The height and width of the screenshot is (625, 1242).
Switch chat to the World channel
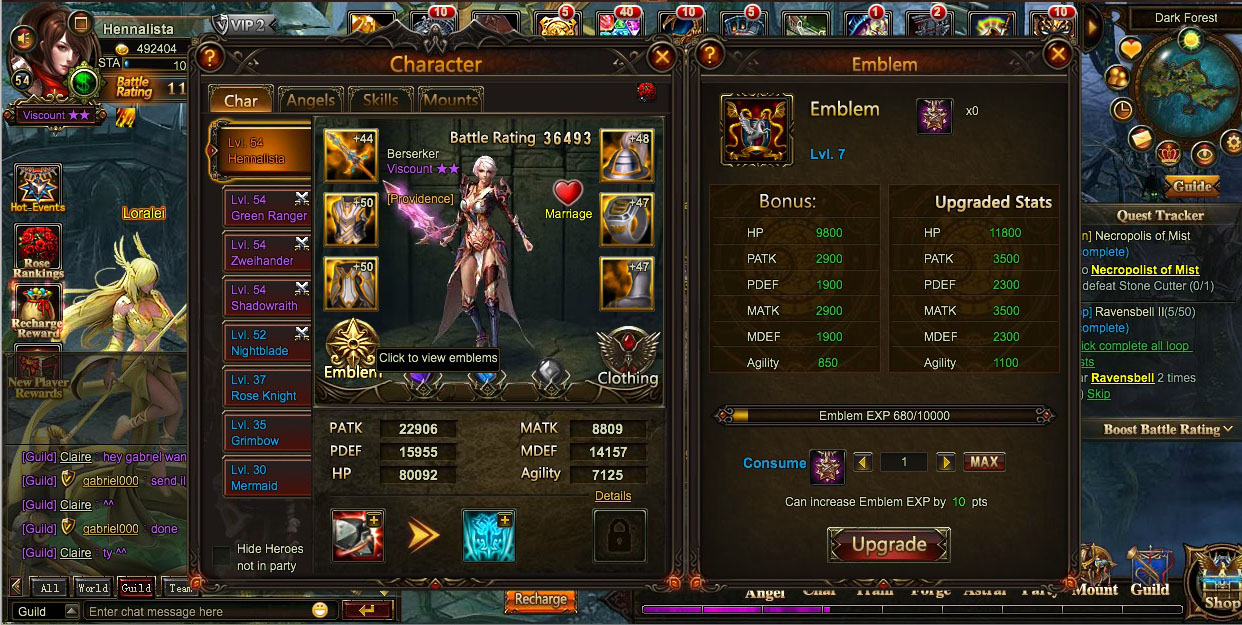coord(93,588)
